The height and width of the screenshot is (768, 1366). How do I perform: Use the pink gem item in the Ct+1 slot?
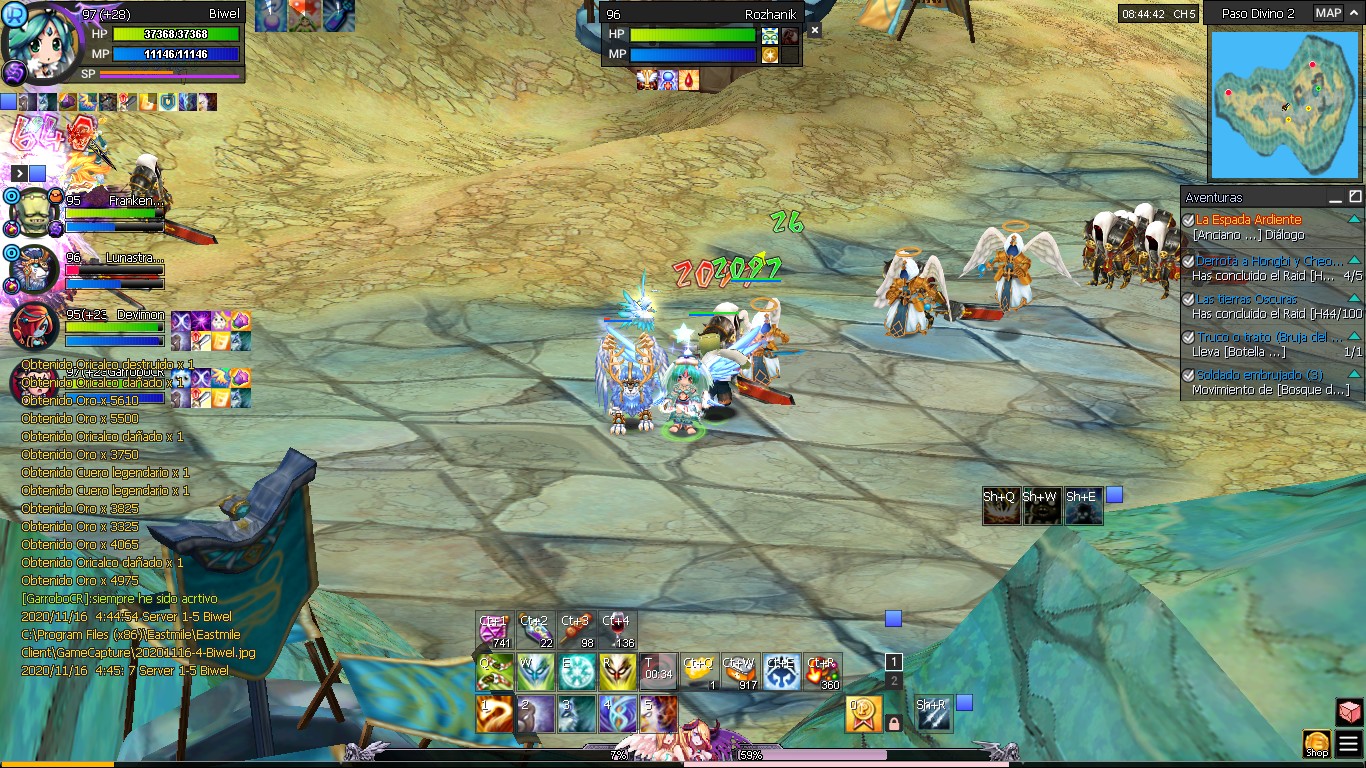(494, 630)
